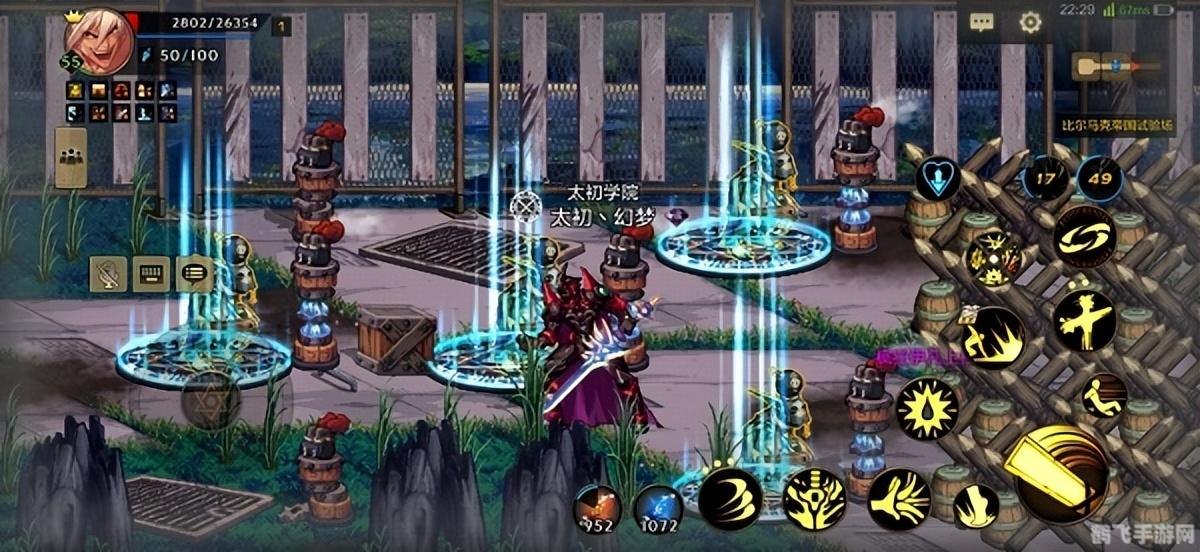Use the blue MP potion (1072)

pos(658,506)
